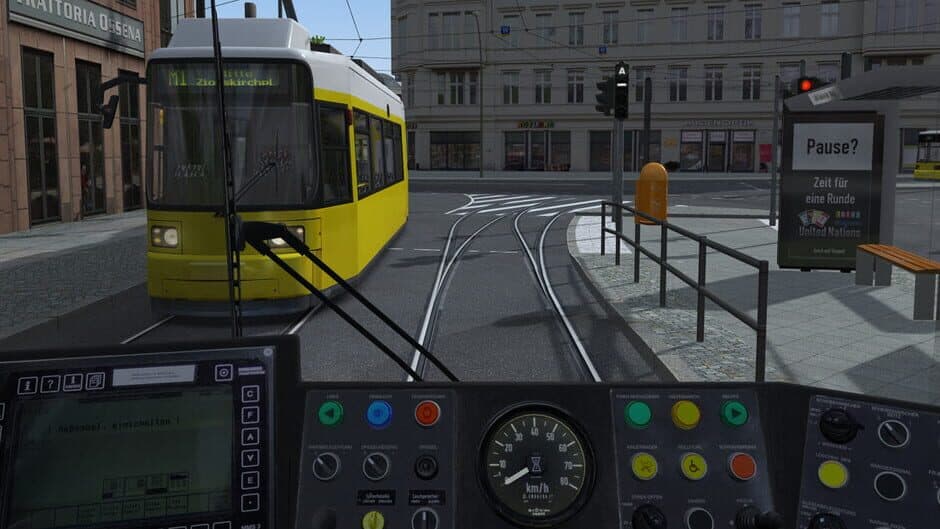Tap the A key on the display console
Viewport: 940px width, 529px height.
point(250,436)
